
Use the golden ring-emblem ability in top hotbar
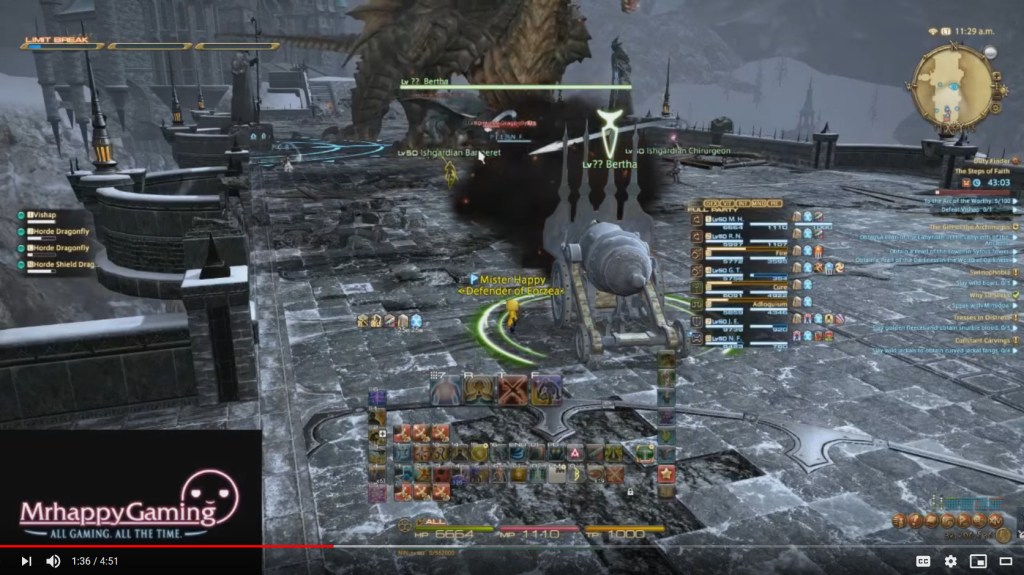pos(480,389)
